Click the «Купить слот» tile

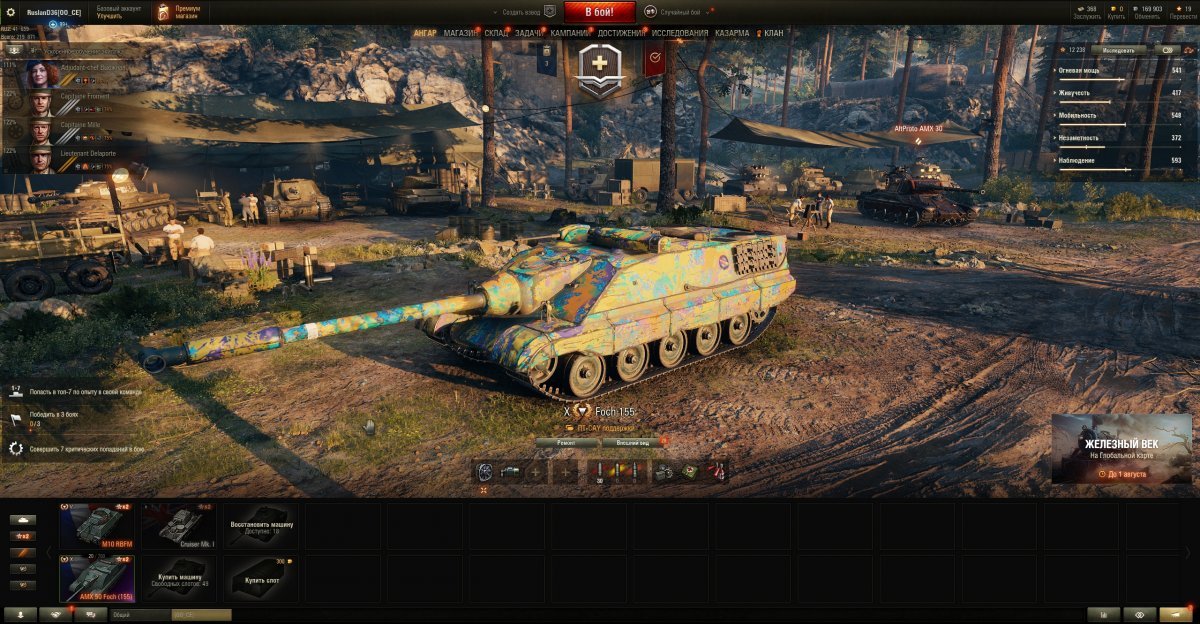click(x=261, y=578)
